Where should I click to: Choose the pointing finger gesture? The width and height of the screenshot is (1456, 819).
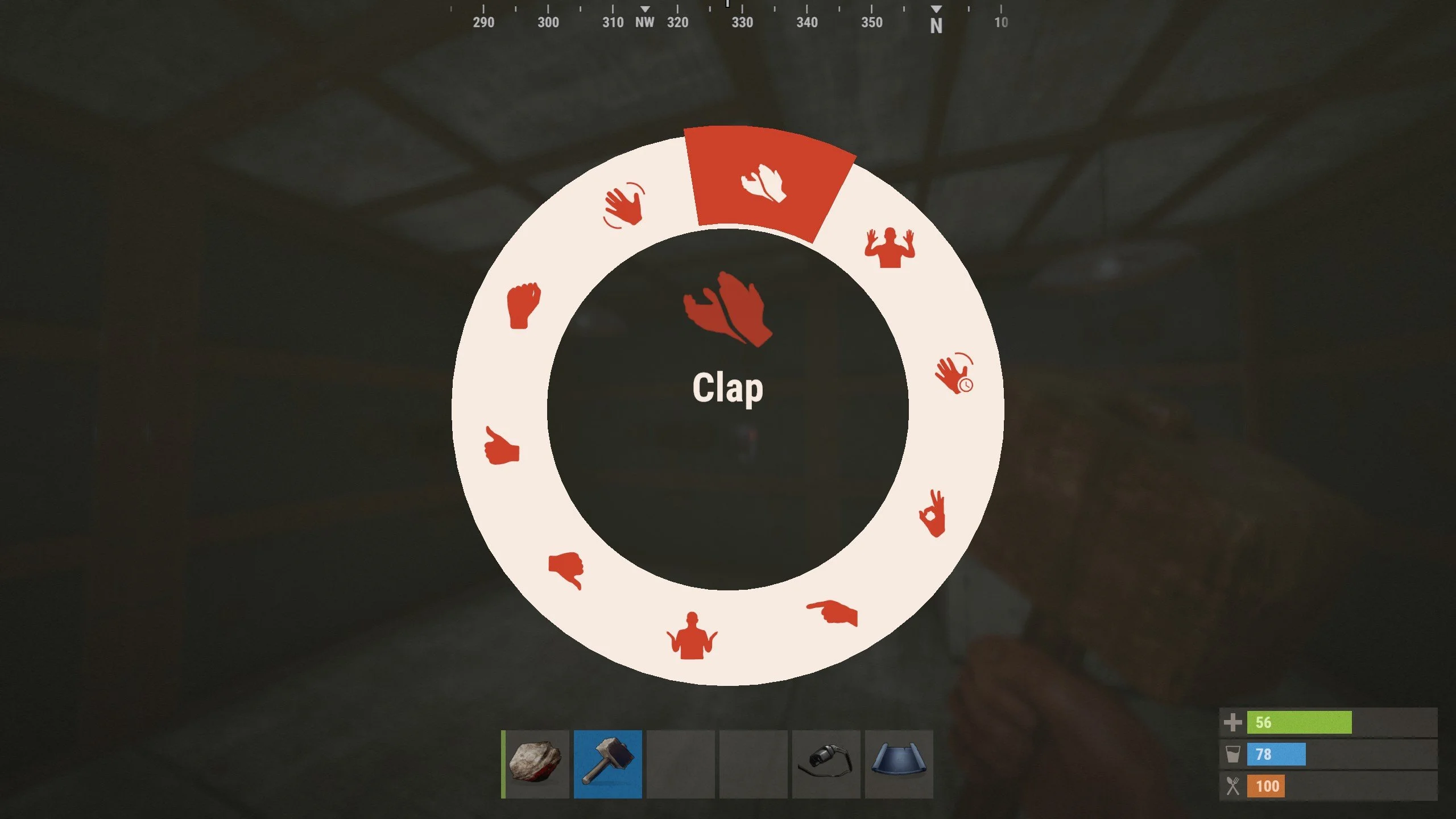pyautogui.click(x=833, y=613)
